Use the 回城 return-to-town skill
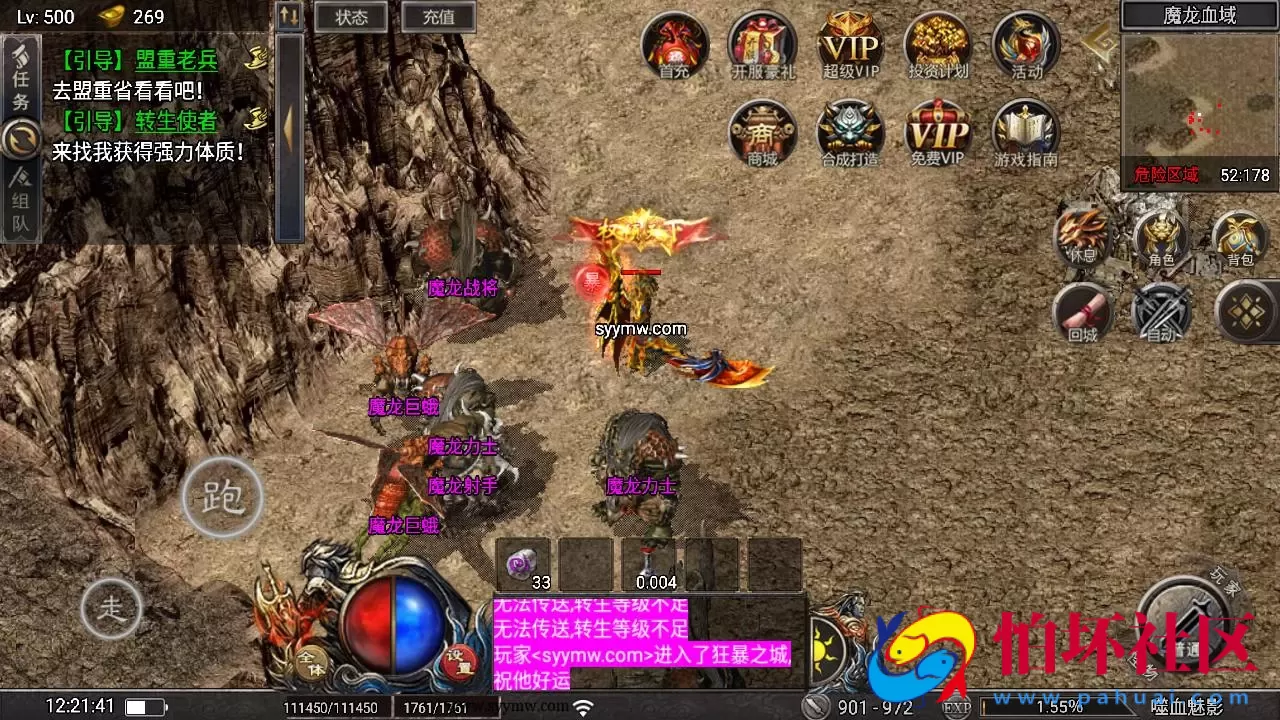 point(1083,311)
